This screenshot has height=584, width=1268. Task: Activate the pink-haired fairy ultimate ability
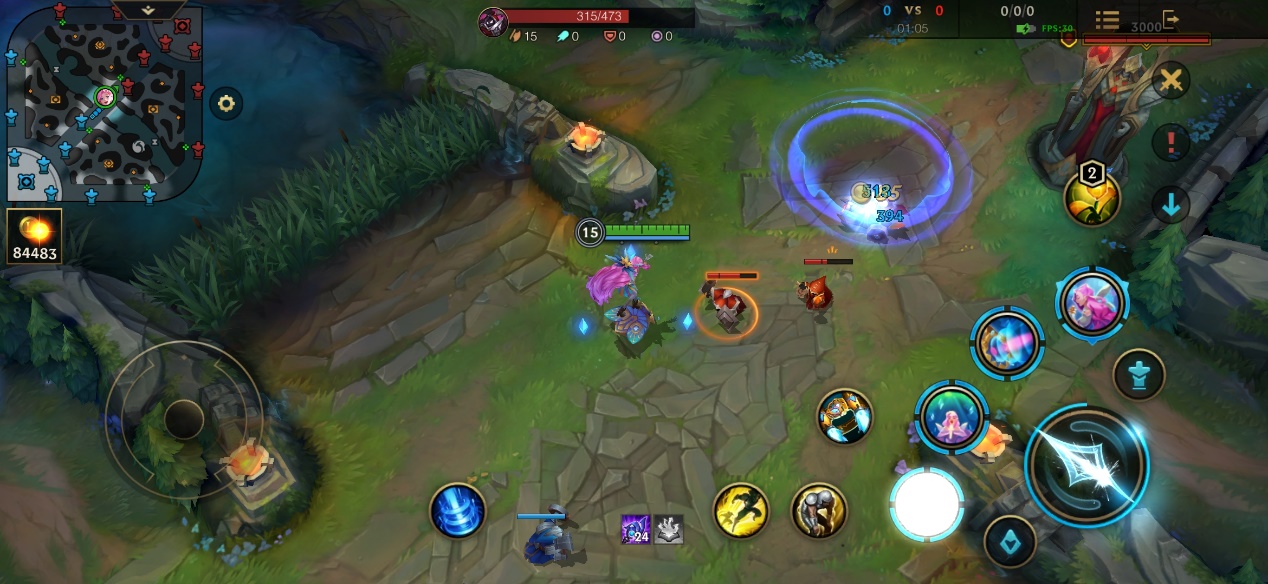tap(1091, 301)
